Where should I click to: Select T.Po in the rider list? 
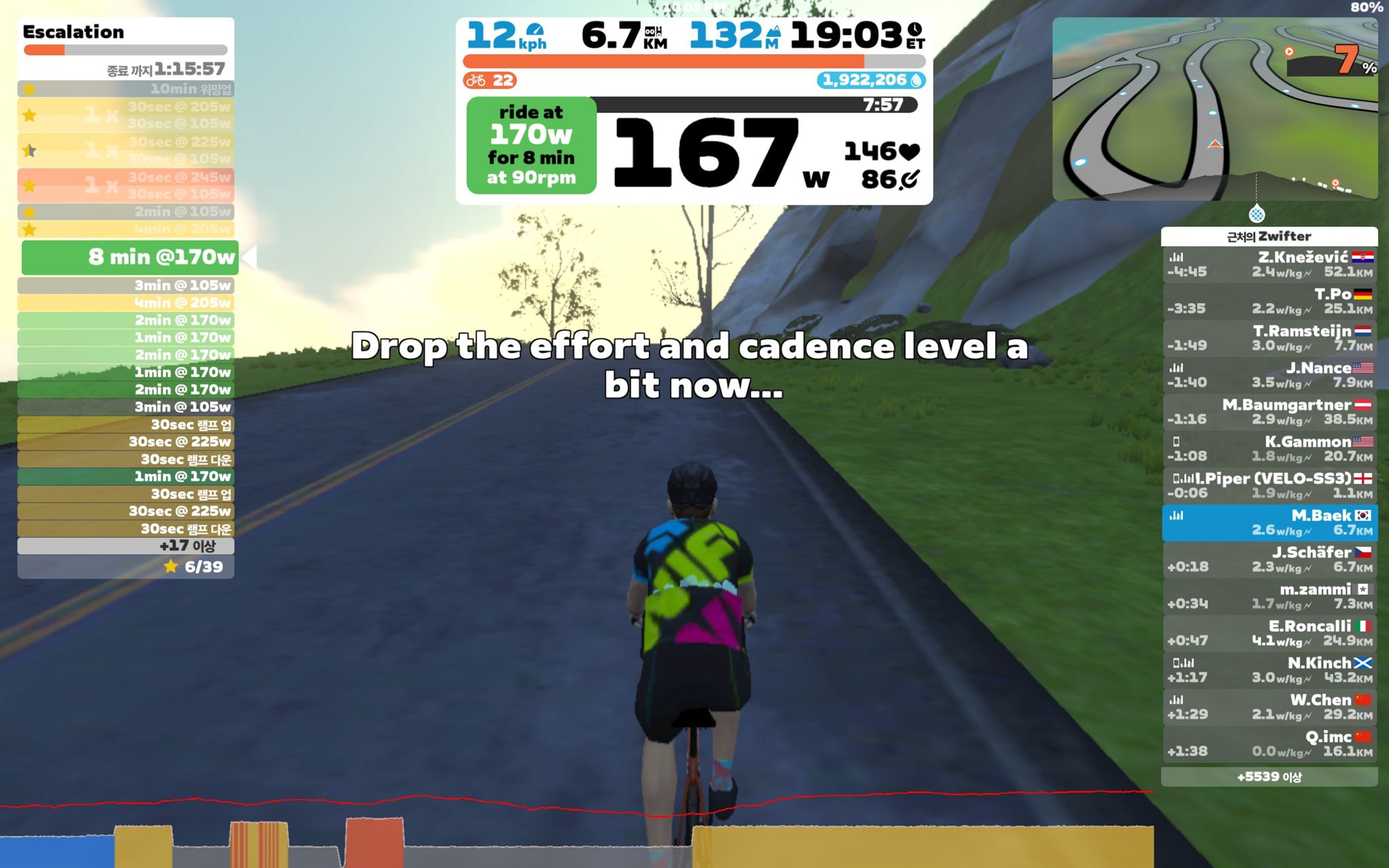1270,300
